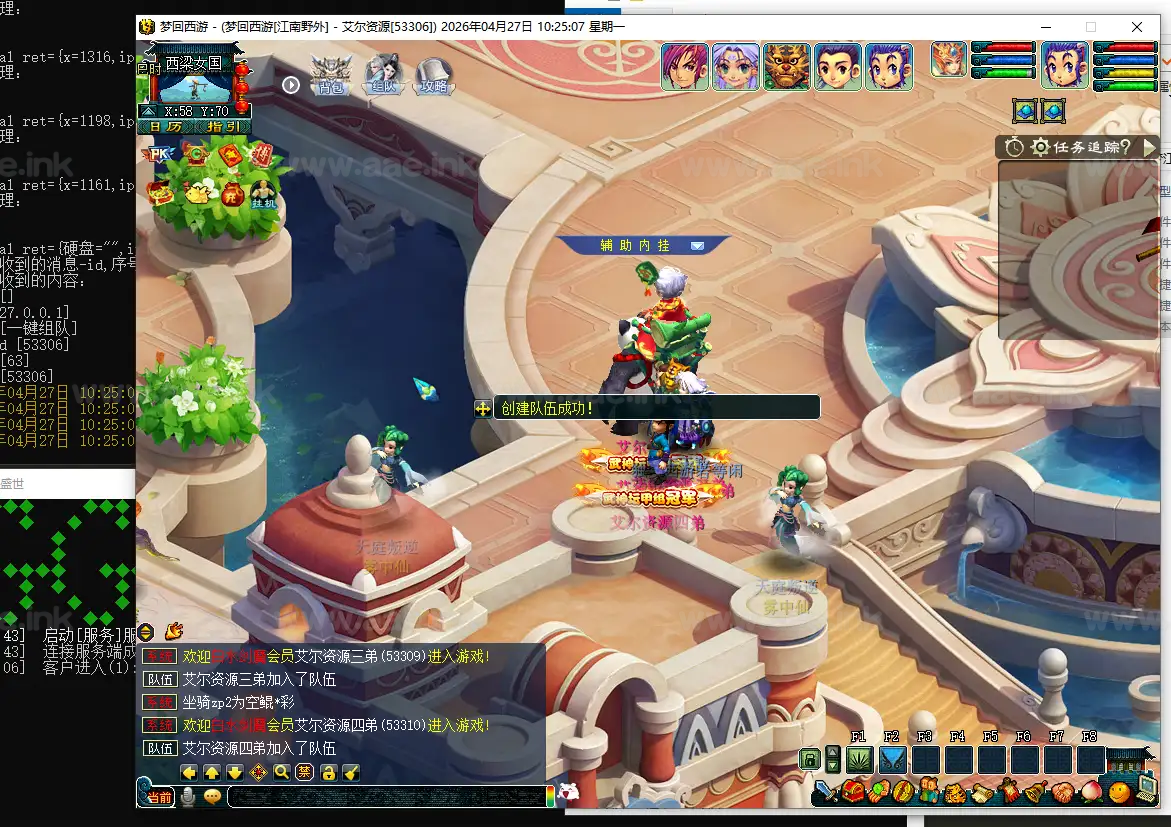Click the chat text input field
1171x827 pixels.
(385, 796)
